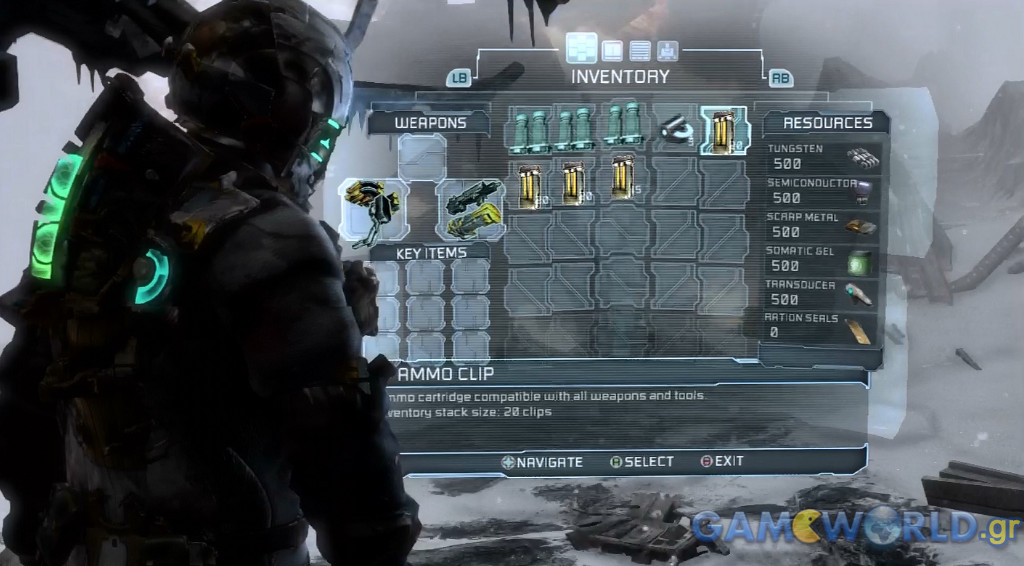Open the tab with the lined list icon
Viewport: 1024px width, 566px height.
click(640, 50)
